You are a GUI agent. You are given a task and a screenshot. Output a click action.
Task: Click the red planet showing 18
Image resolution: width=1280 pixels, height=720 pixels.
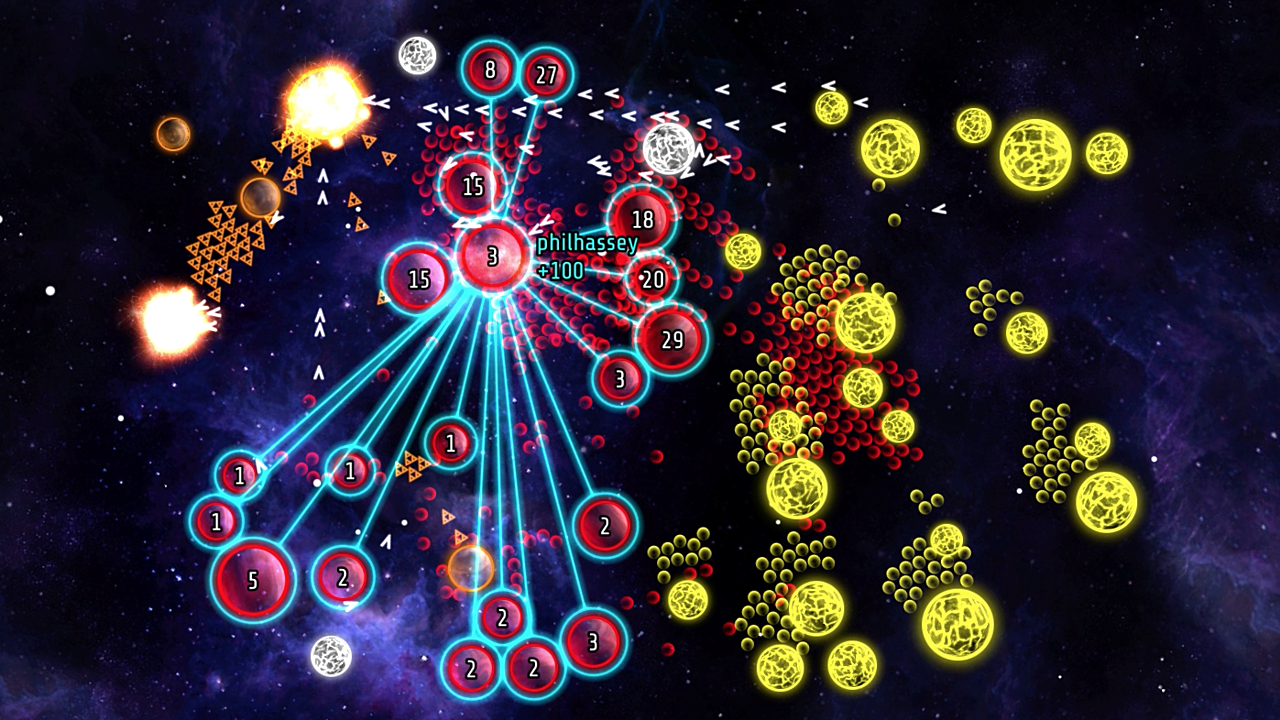[x=642, y=220]
